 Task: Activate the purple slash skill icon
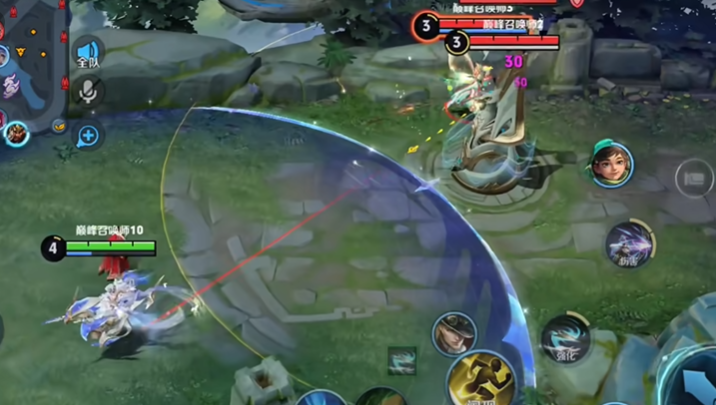pyautogui.click(x=628, y=243)
